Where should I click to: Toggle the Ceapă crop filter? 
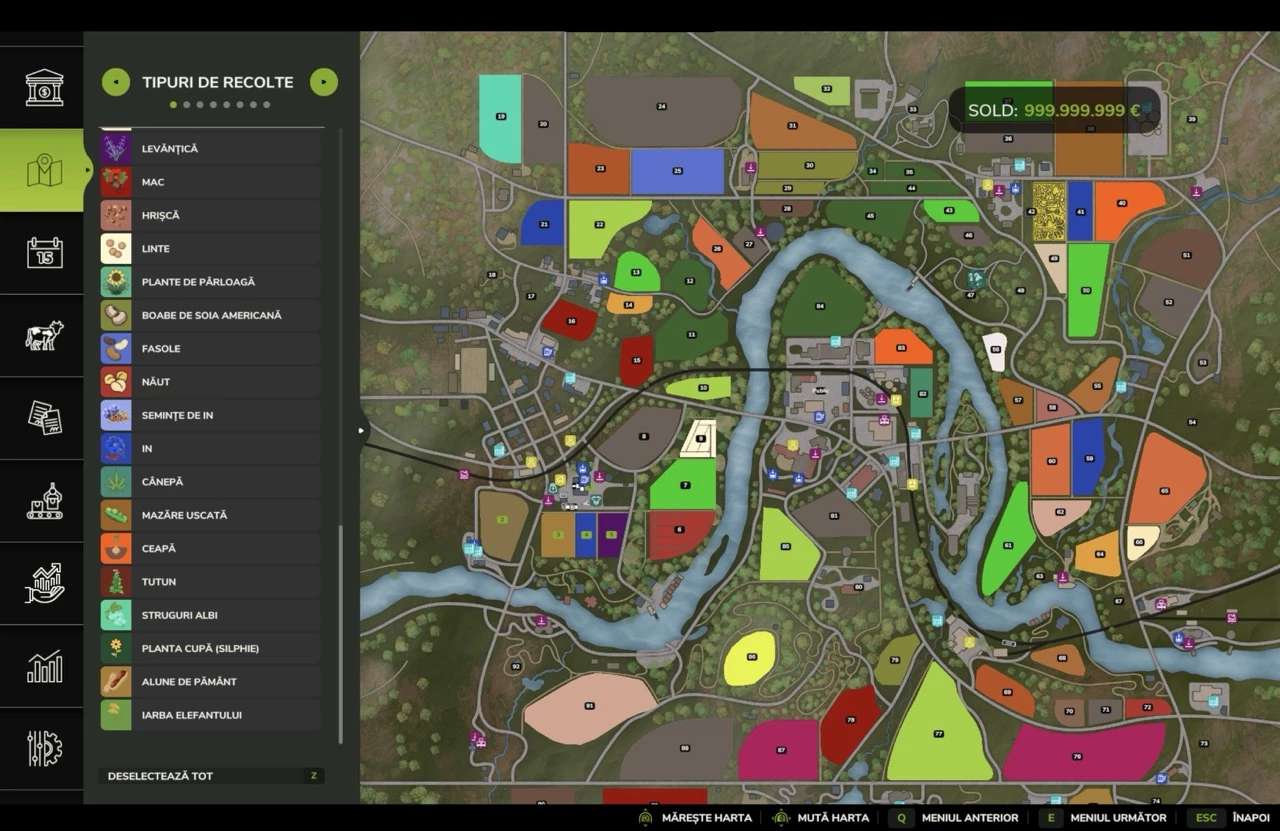211,549
